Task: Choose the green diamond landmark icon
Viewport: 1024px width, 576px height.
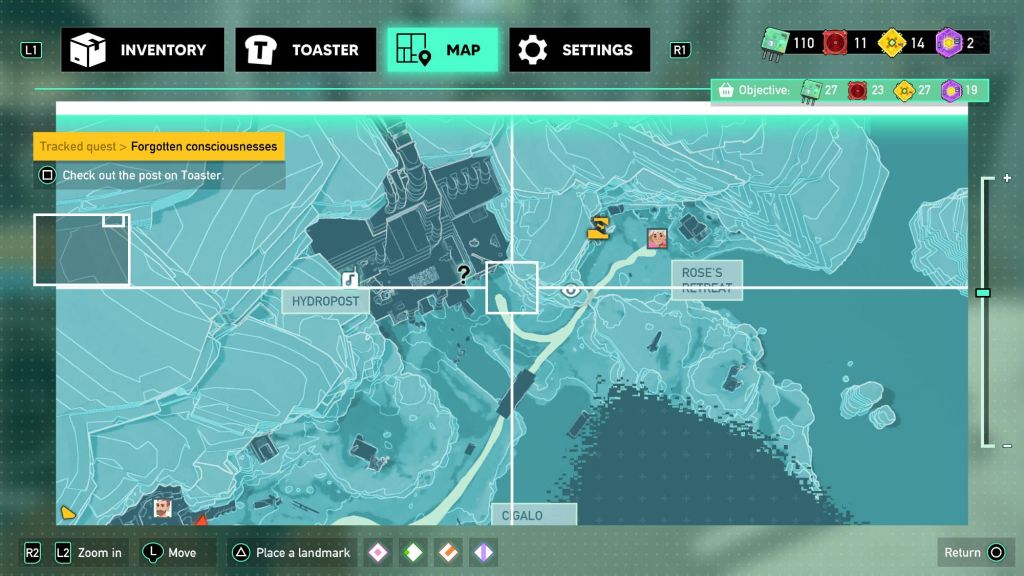Action: (413, 552)
